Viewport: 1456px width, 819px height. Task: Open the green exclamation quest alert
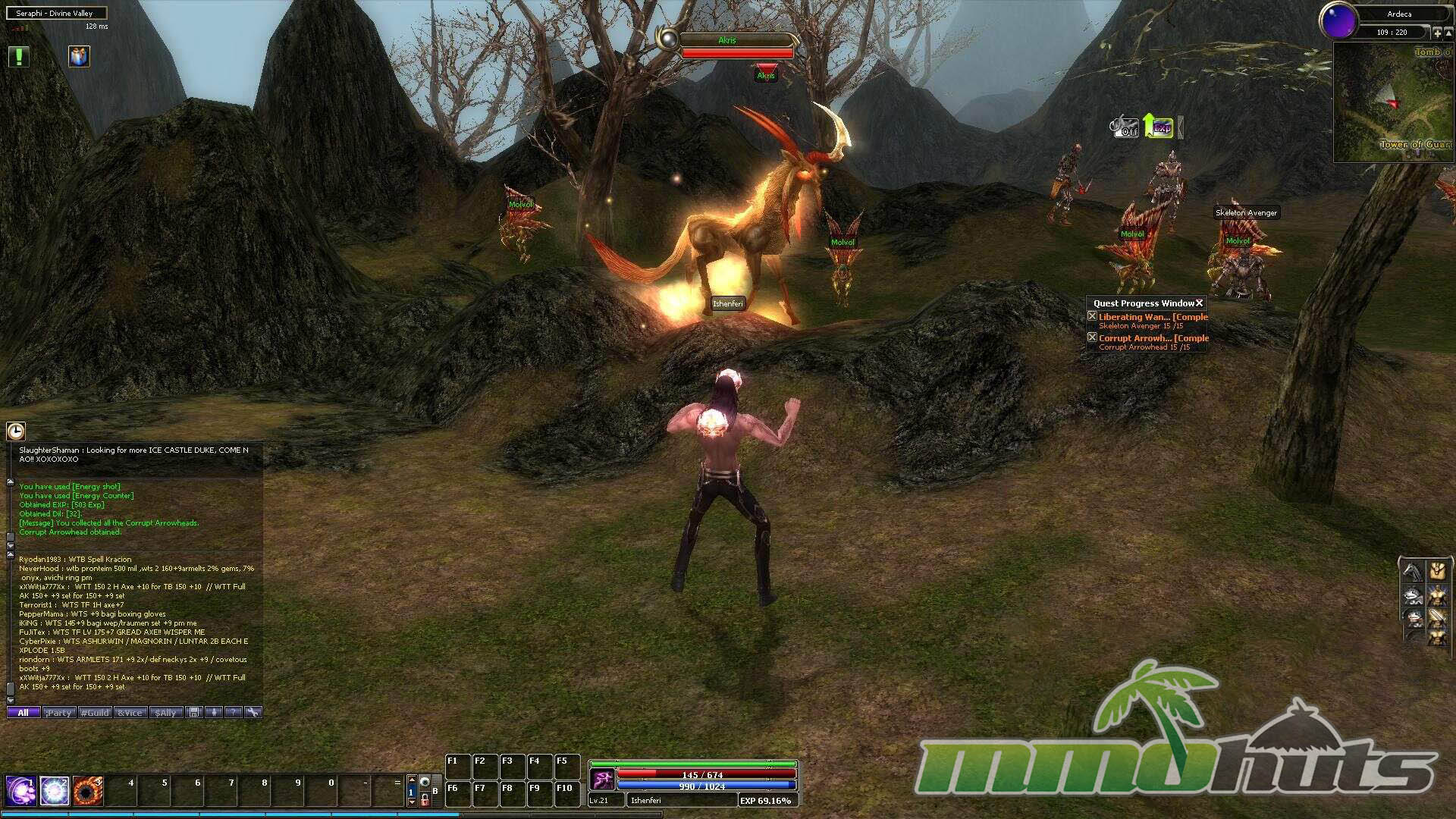(x=18, y=56)
